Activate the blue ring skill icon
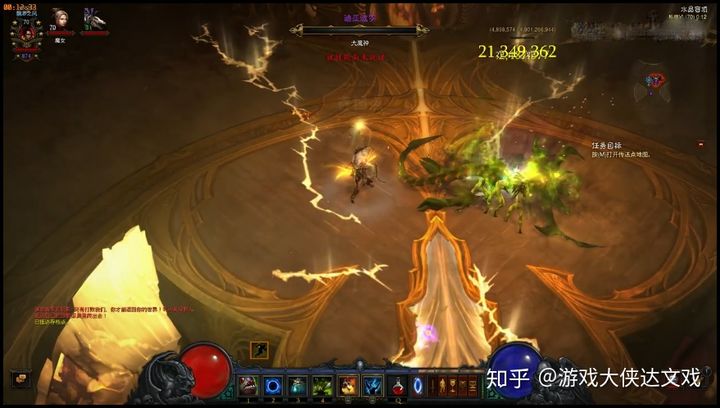Image resolution: width=720 pixels, height=408 pixels. pyautogui.click(x=273, y=385)
